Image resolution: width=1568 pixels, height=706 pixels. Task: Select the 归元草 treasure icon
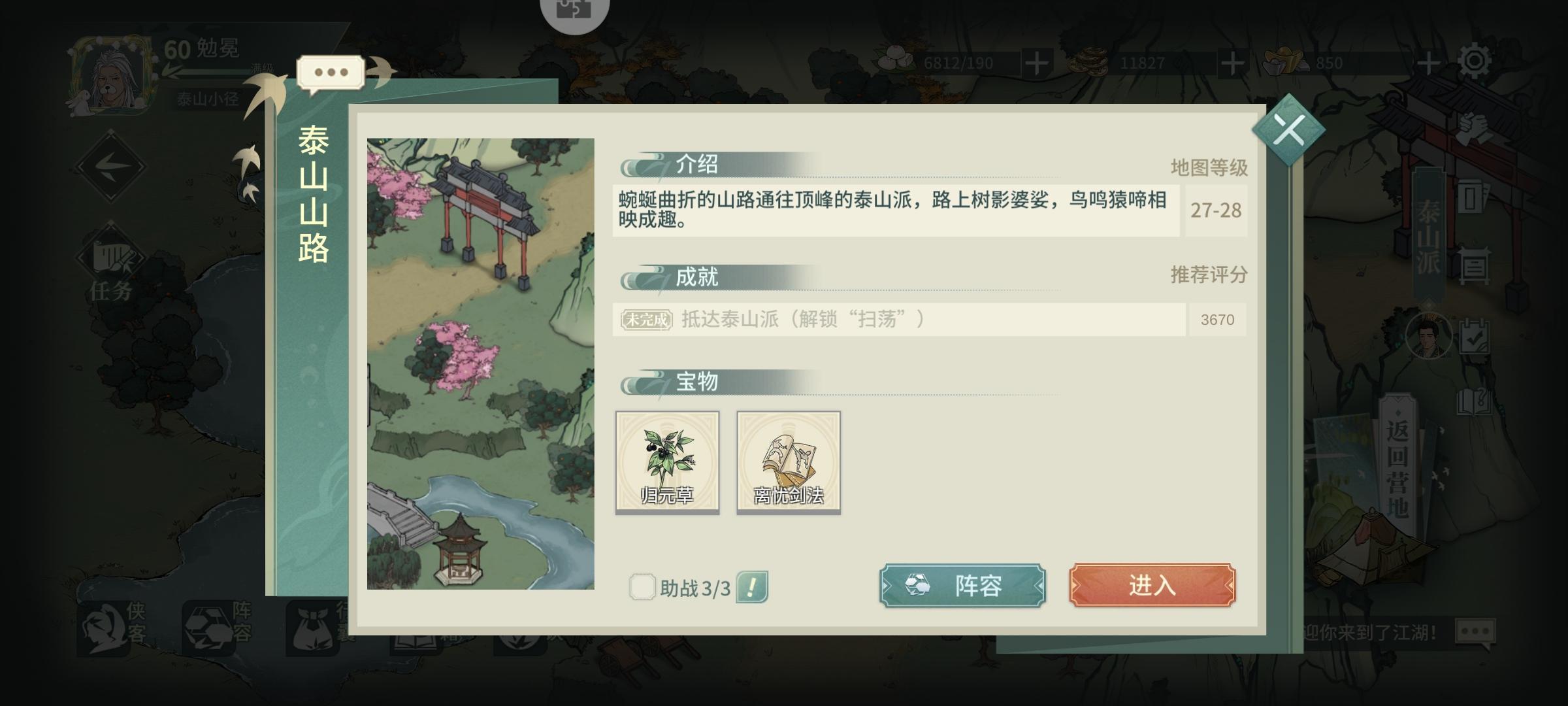[666, 461]
